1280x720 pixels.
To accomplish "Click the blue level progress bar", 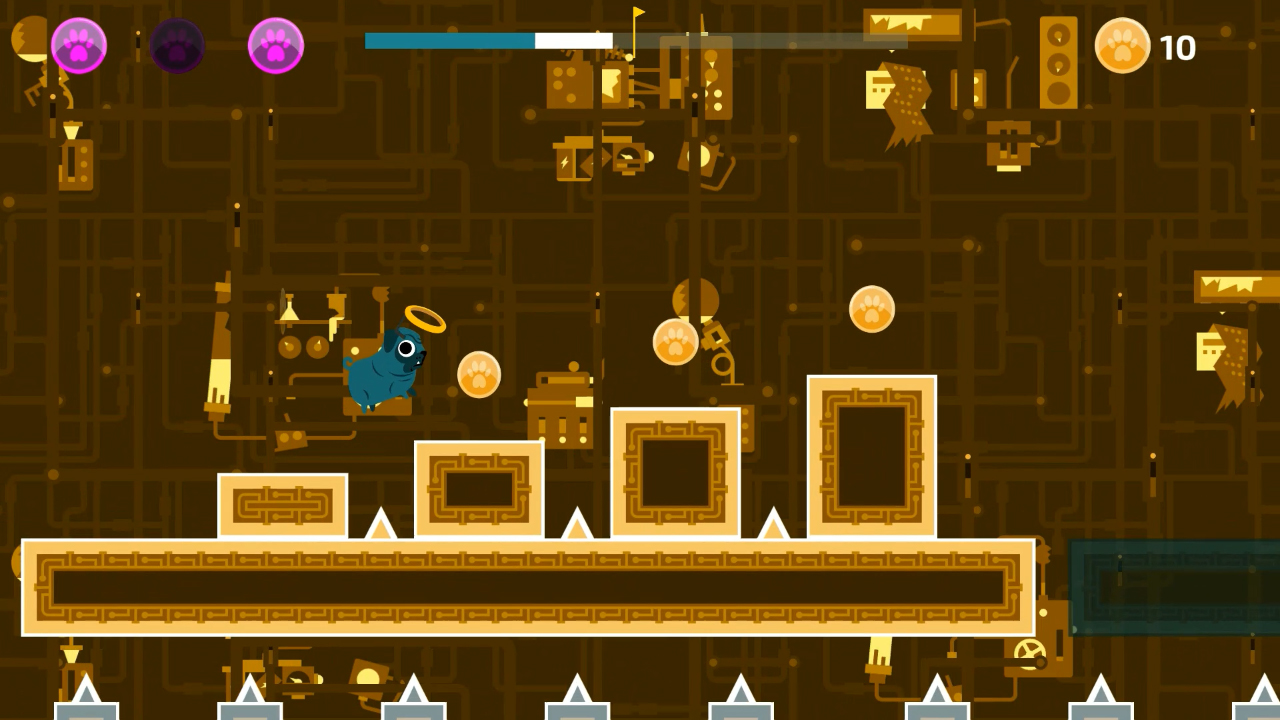I will tap(450, 40).
